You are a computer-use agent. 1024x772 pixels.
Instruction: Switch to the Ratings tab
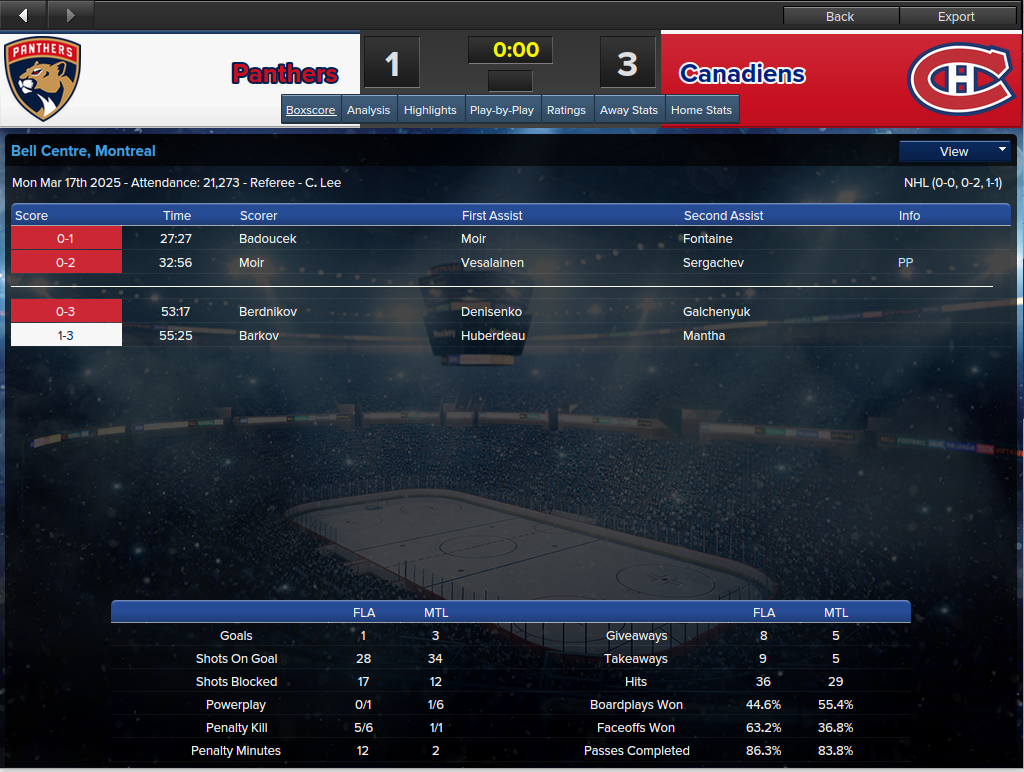coord(566,110)
